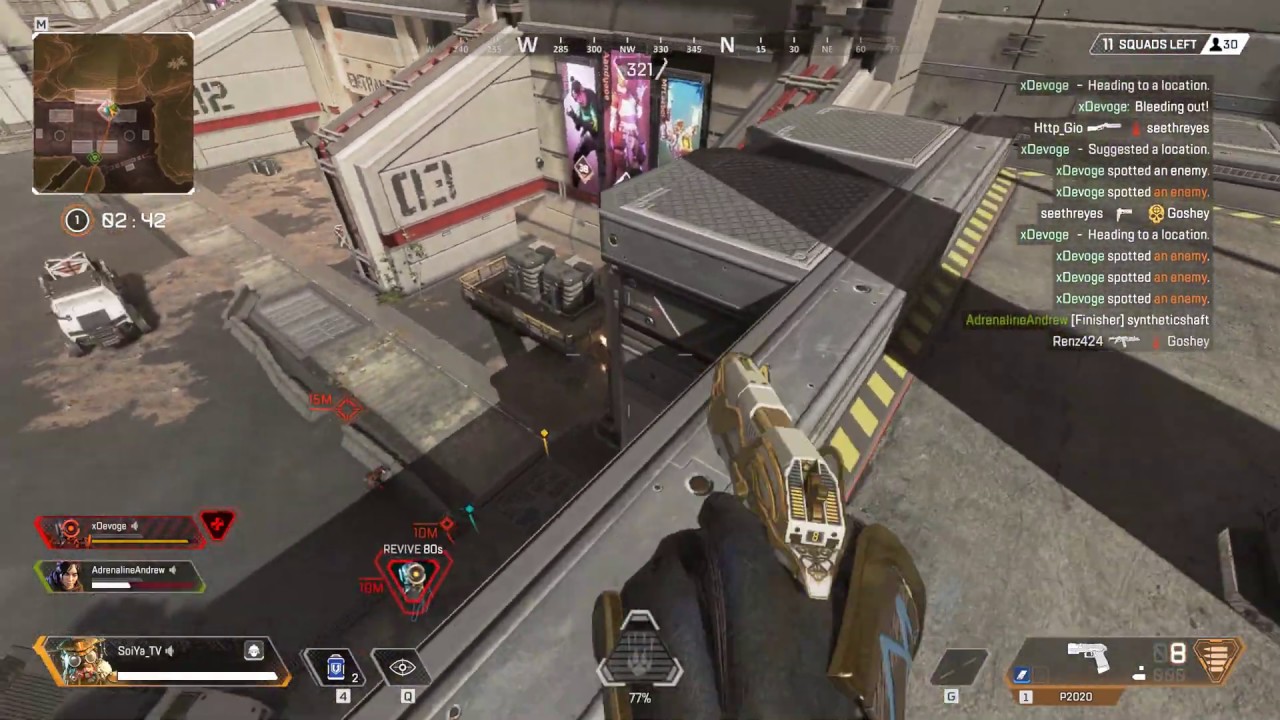Activate the eye-shaped tactical ability icon
Image resolution: width=1280 pixels, height=720 pixels.
(403, 667)
